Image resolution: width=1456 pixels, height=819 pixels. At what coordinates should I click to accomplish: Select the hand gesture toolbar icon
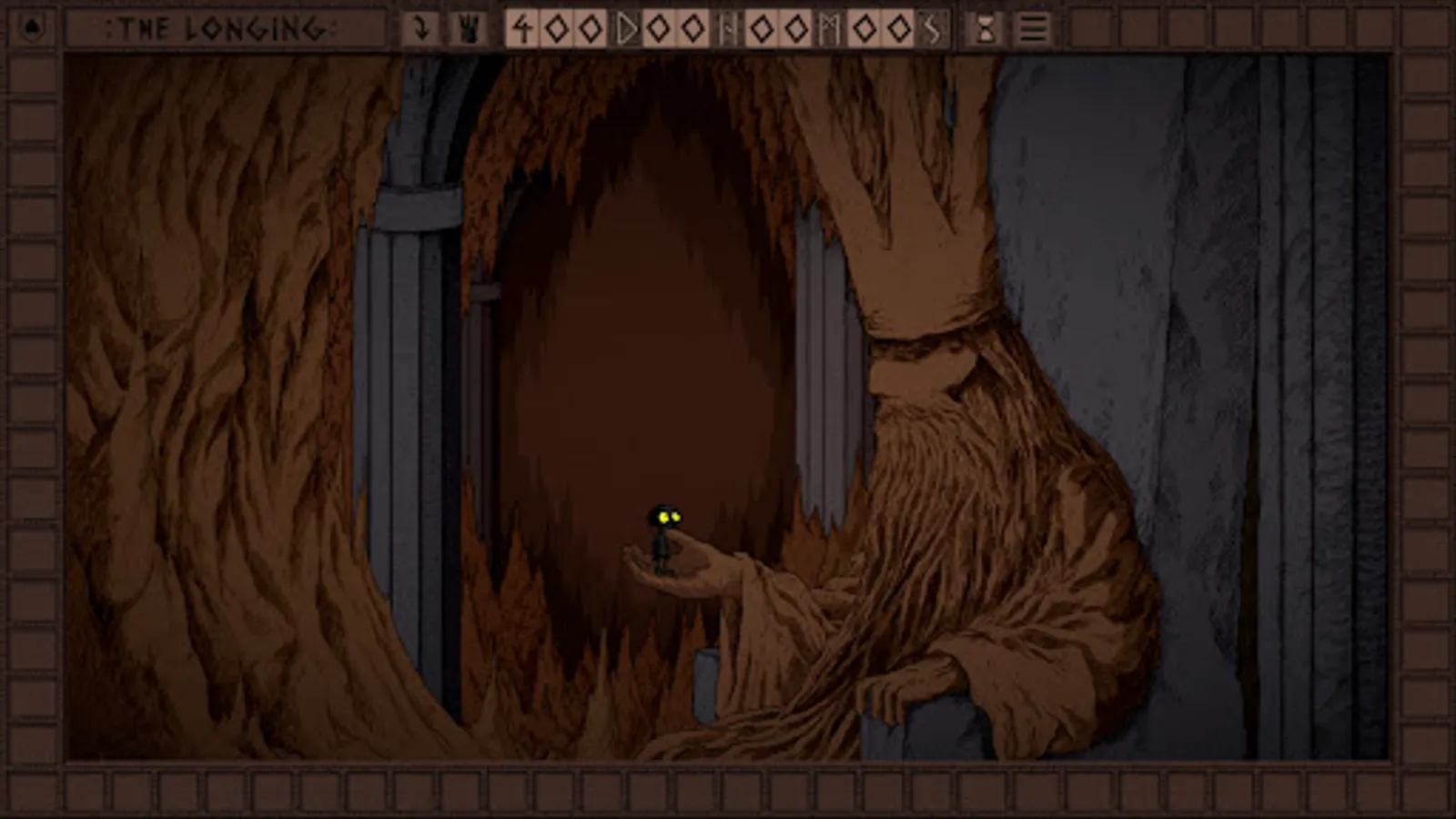468,29
